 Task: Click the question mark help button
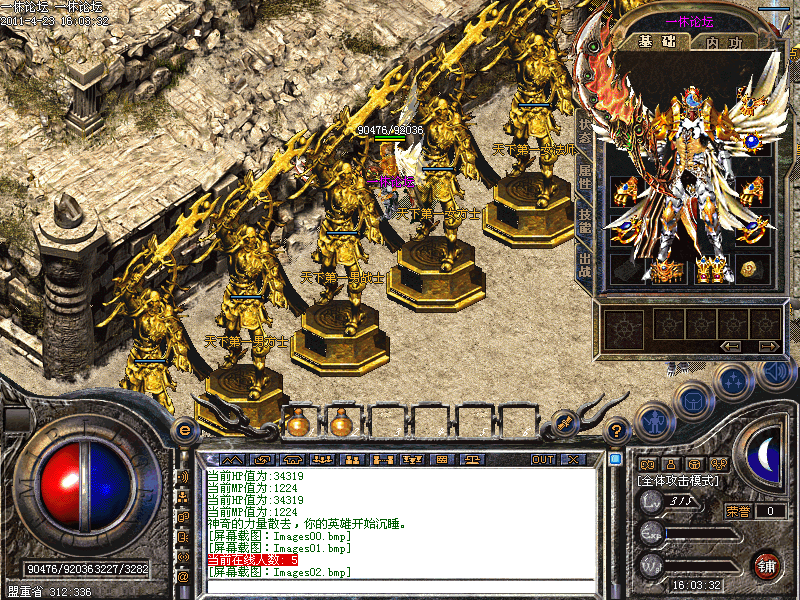click(x=617, y=431)
